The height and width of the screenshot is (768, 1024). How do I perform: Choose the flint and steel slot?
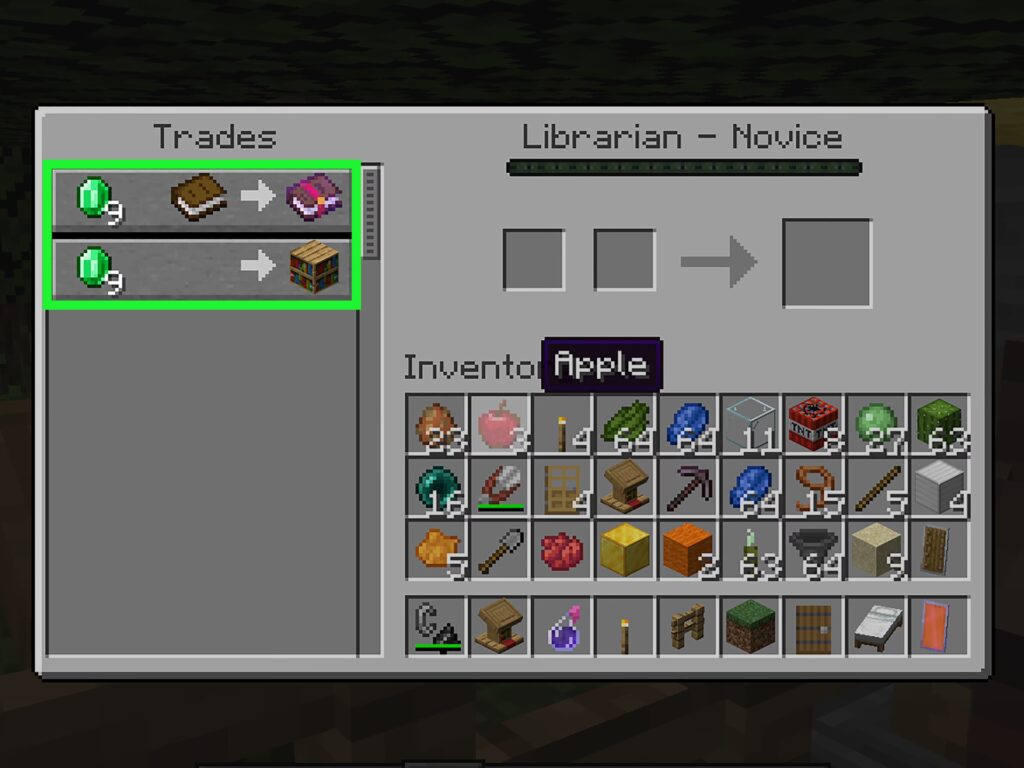(437, 627)
